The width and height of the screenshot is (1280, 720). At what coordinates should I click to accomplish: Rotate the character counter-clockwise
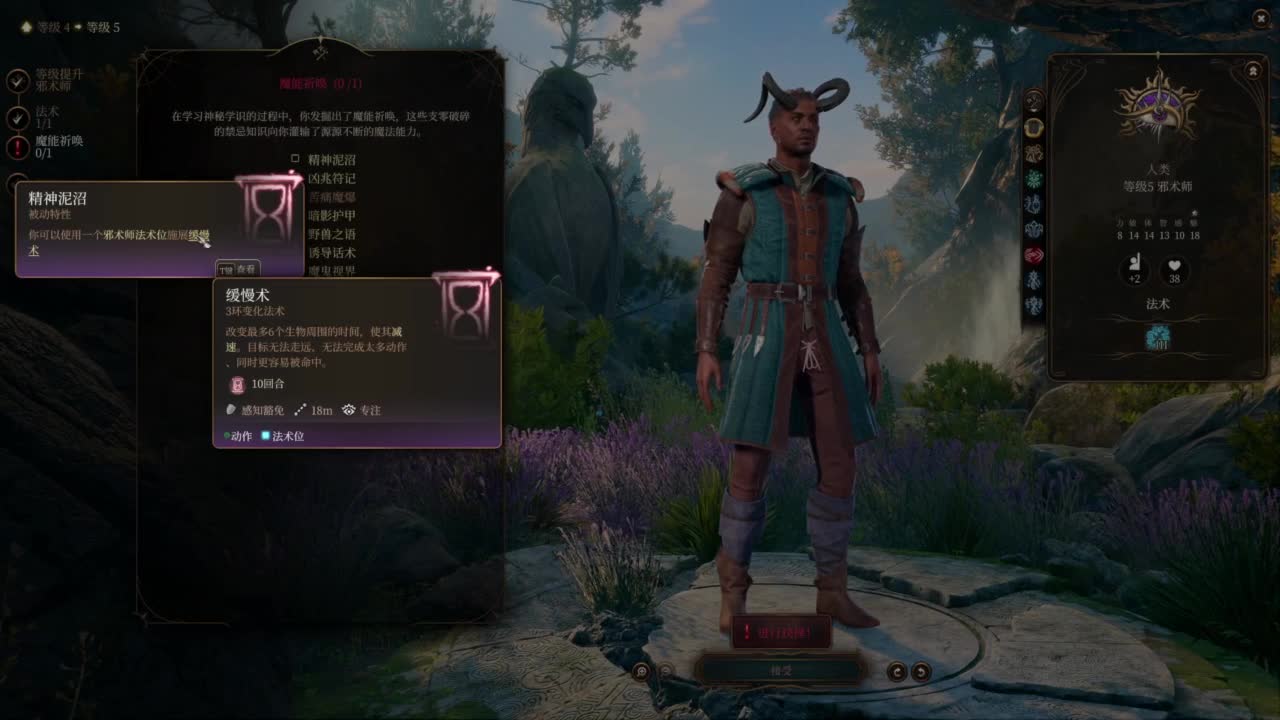[x=898, y=672]
